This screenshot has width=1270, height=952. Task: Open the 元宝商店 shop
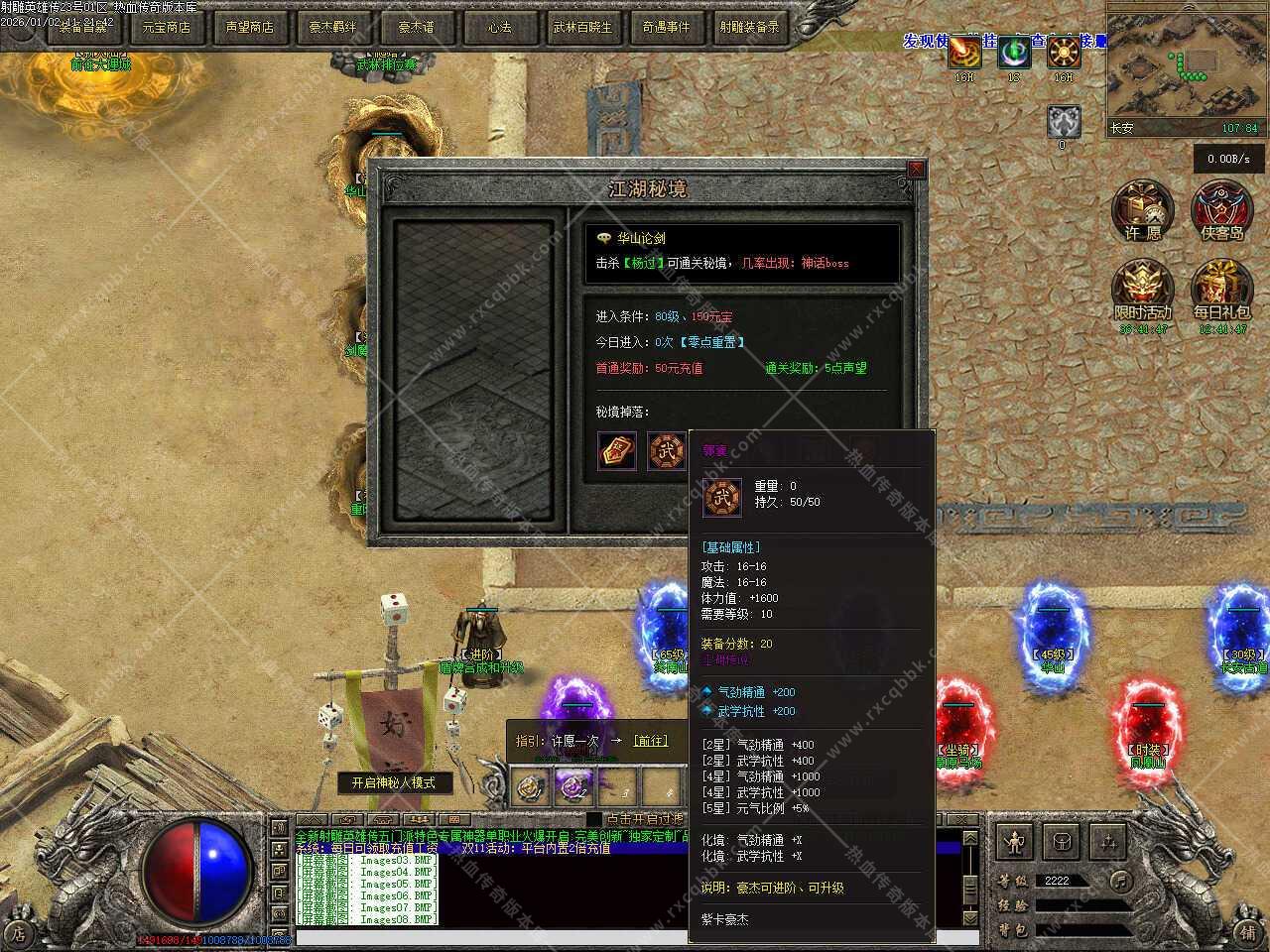(x=166, y=27)
